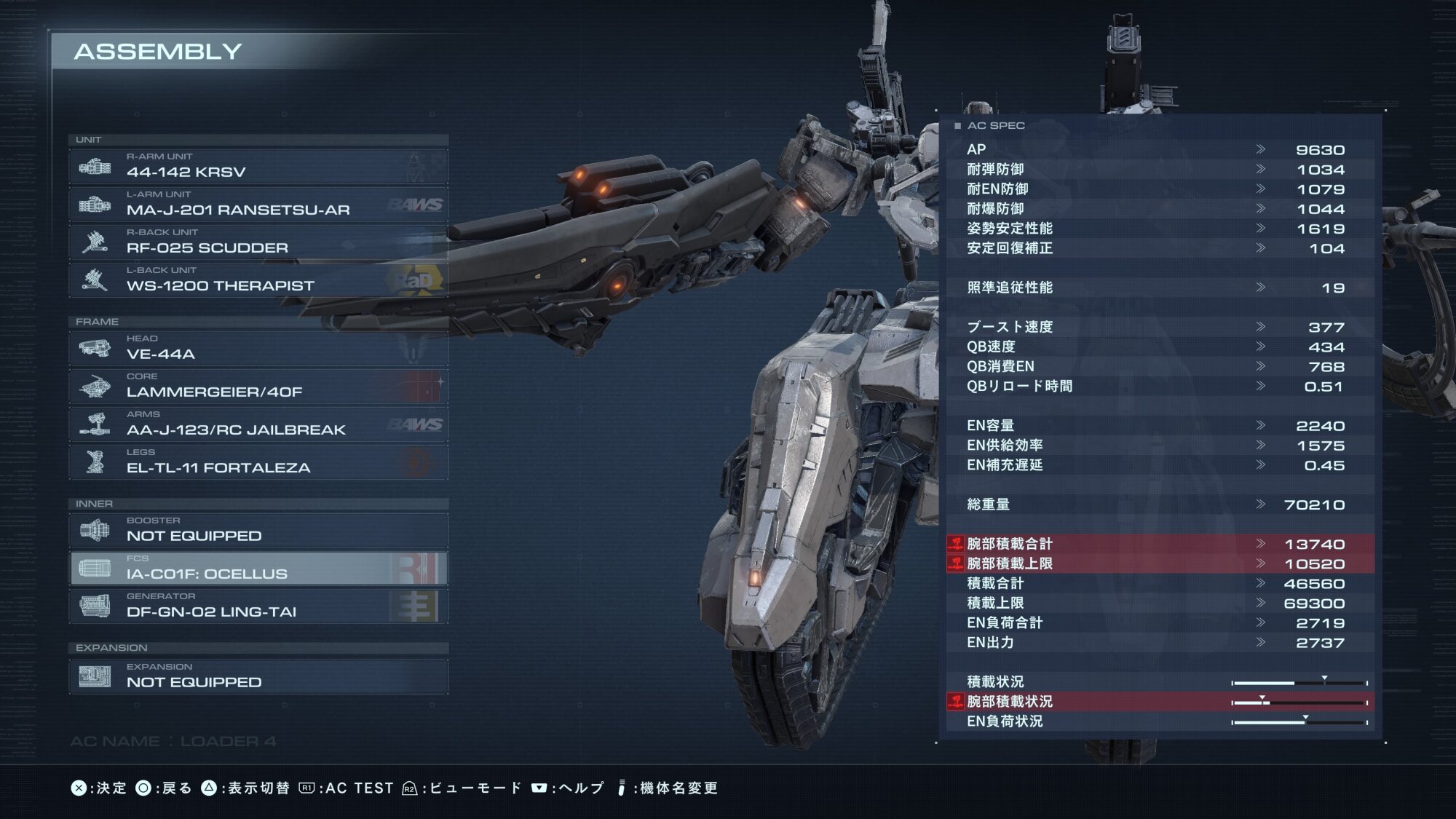This screenshot has height=819, width=1456.
Task: Choose the GENERATOR DF-GN-02 LING-TAI slot
Action: [258, 606]
